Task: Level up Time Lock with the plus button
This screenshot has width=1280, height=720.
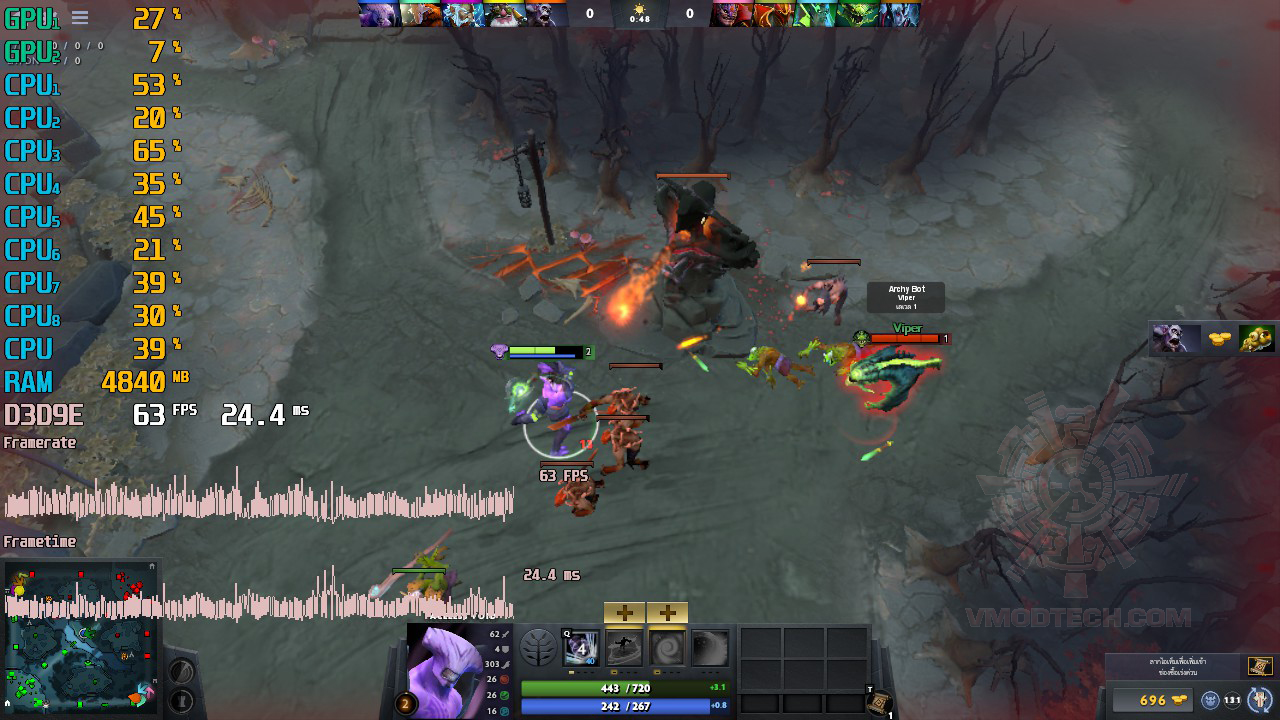Action: point(667,613)
